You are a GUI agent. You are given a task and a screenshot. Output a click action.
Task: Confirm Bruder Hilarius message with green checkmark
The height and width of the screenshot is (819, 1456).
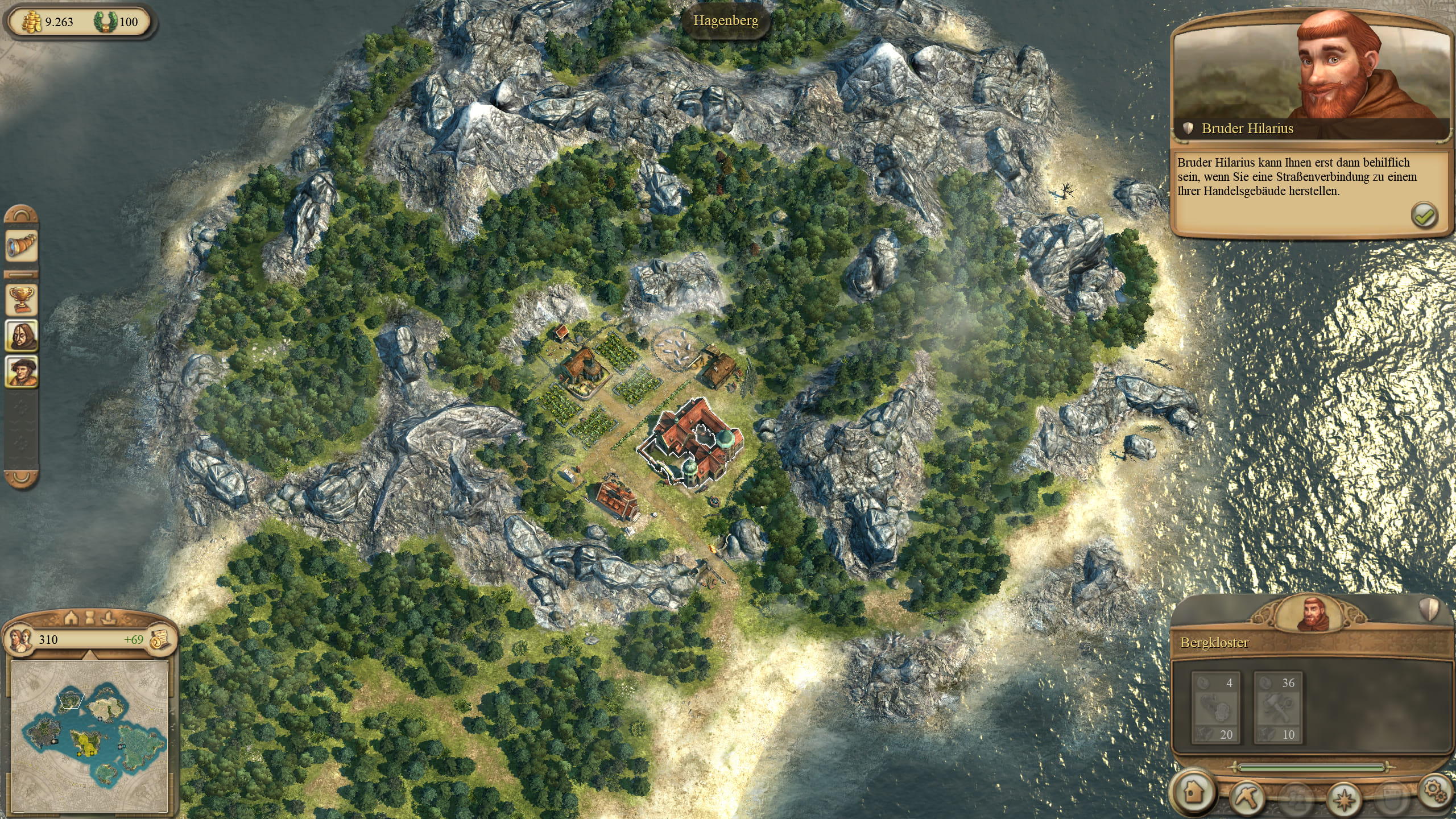[1424, 216]
